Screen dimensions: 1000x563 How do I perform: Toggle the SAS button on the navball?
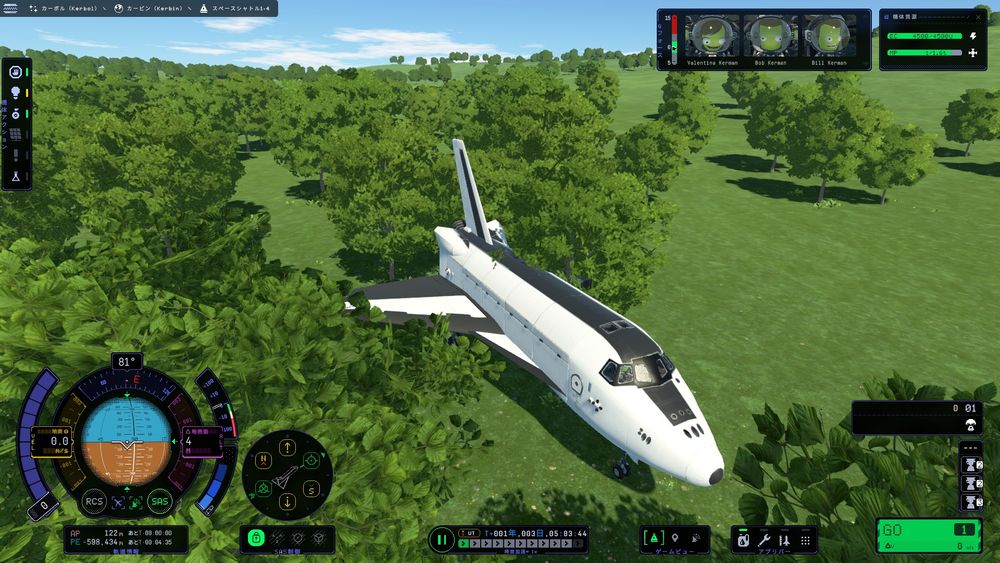(x=159, y=502)
